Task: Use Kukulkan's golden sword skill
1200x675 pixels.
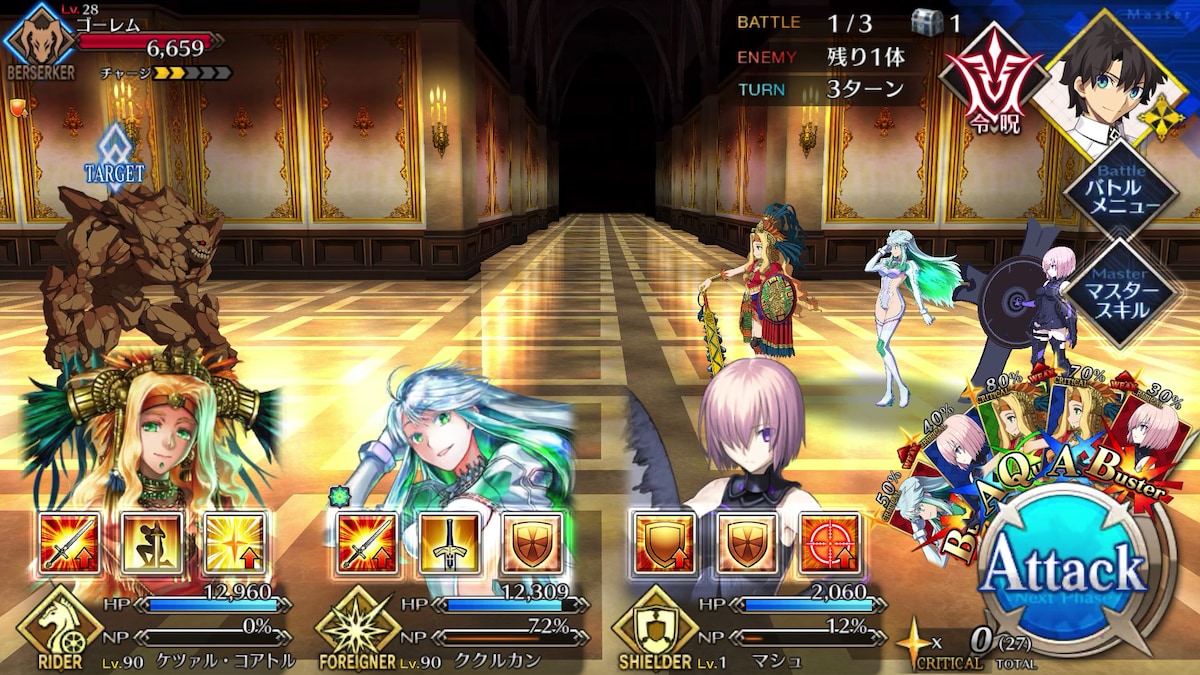Action: pyautogui.click(x=449, y=545)
